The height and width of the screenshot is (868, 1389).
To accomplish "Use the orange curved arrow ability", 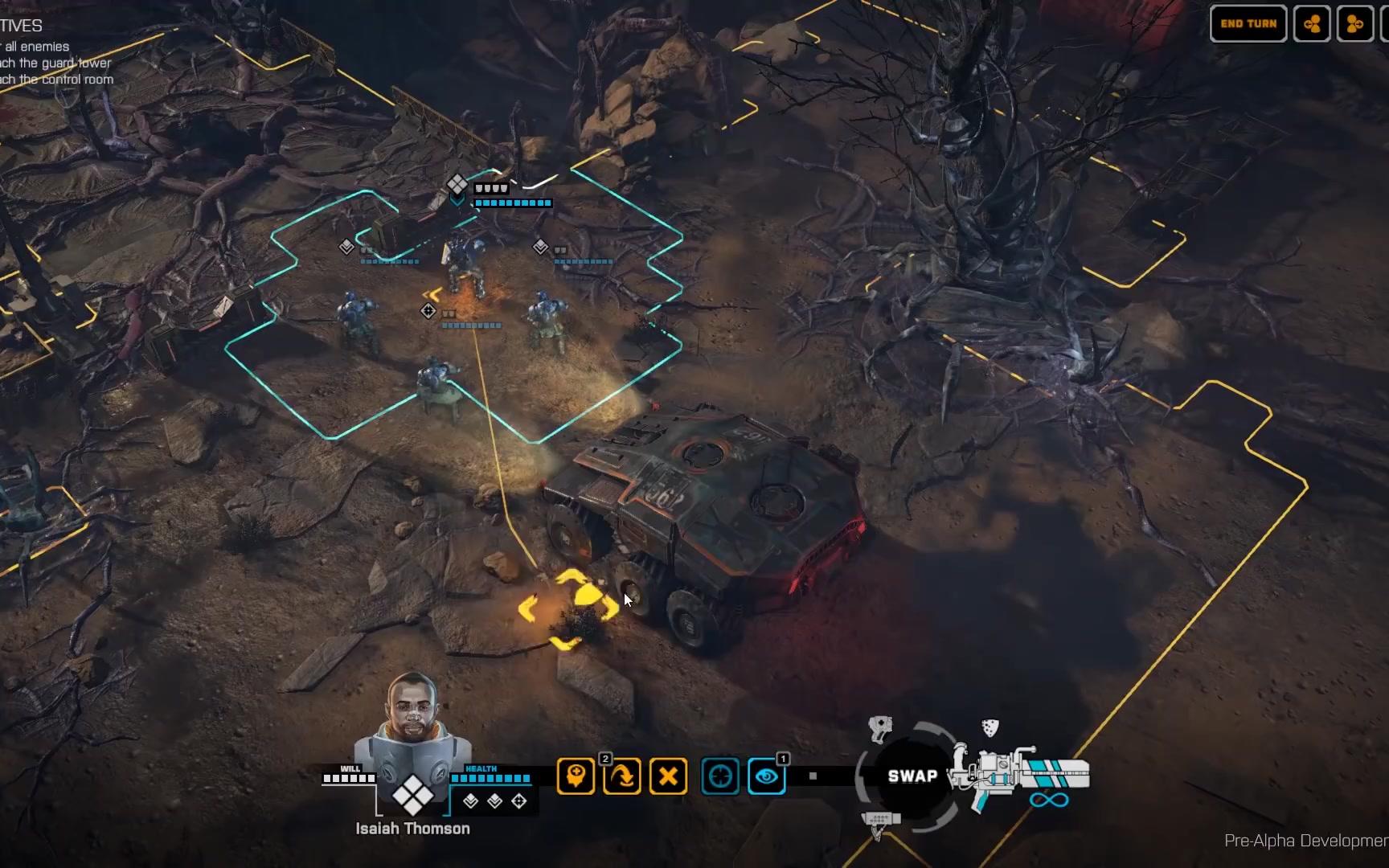I will pyautogui.click(x=622, y=776).
